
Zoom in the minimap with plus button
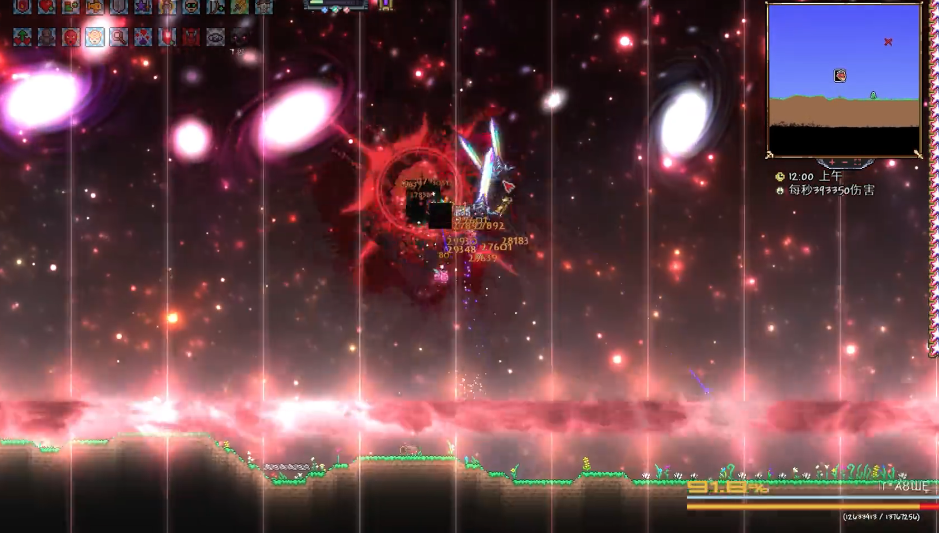tap(830, 162)
